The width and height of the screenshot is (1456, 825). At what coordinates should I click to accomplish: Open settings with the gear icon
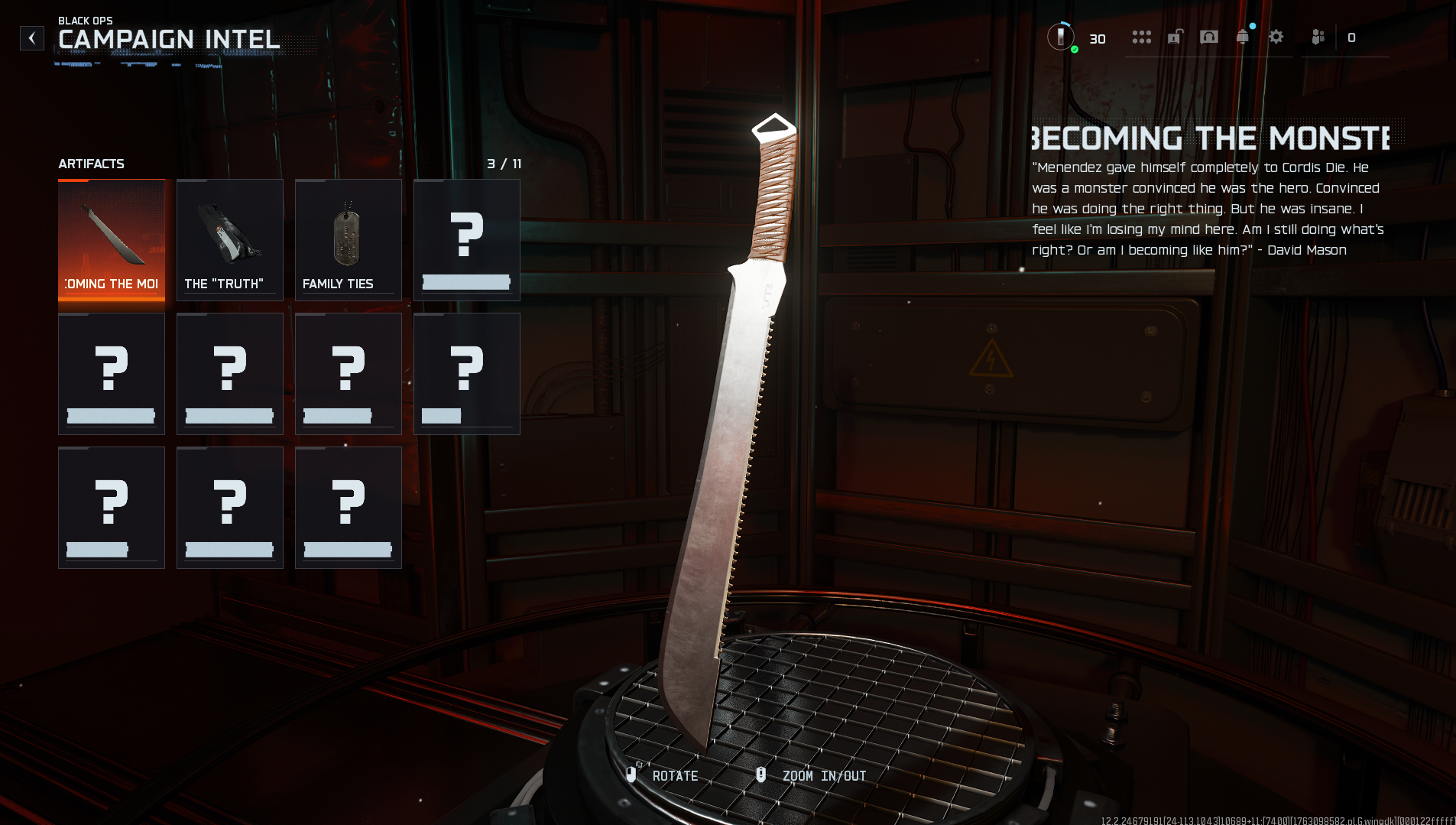[x=1276, y=37]
